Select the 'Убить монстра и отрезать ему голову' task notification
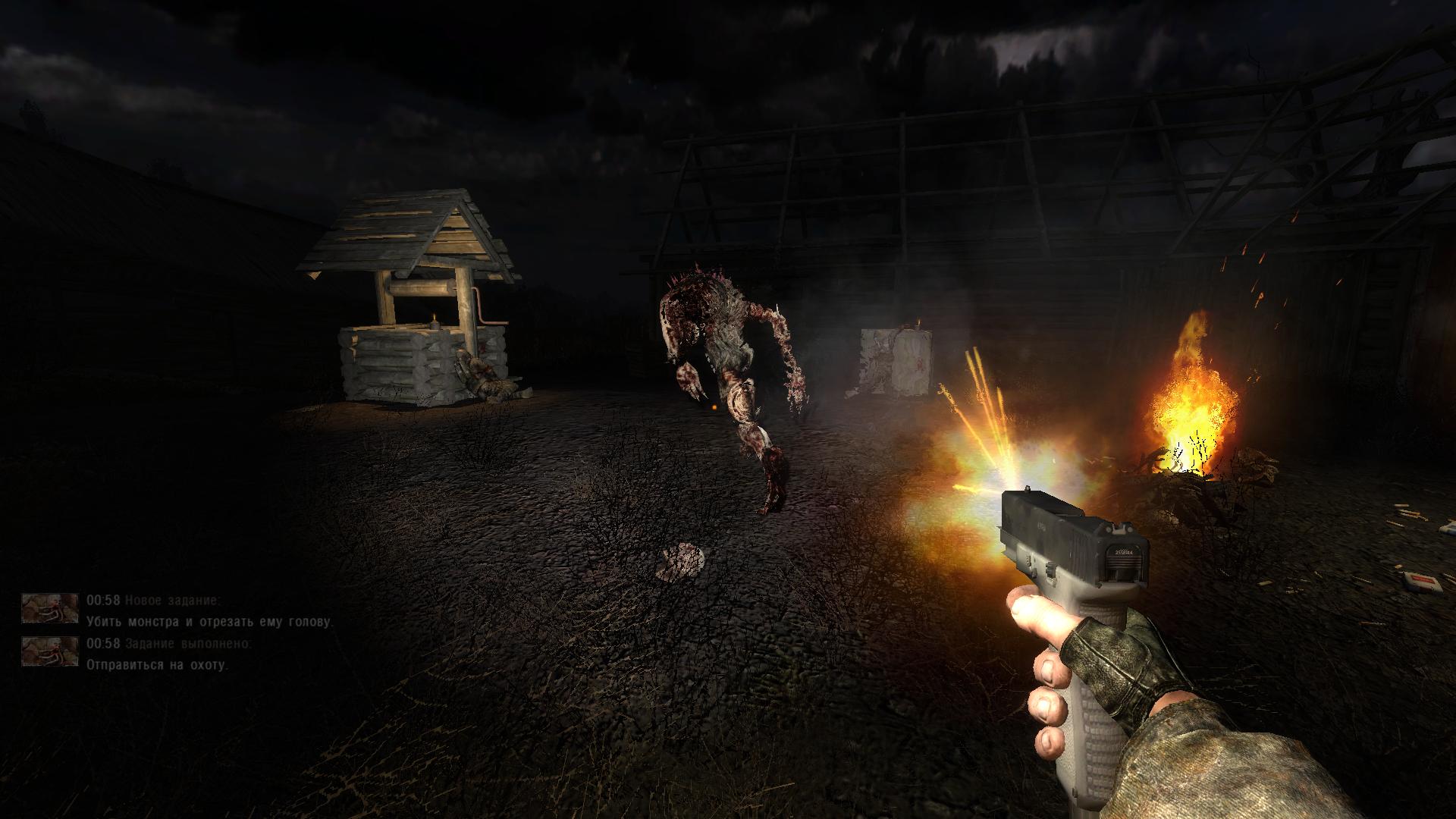Viewport: 1456px width, 819px height. 209,622
